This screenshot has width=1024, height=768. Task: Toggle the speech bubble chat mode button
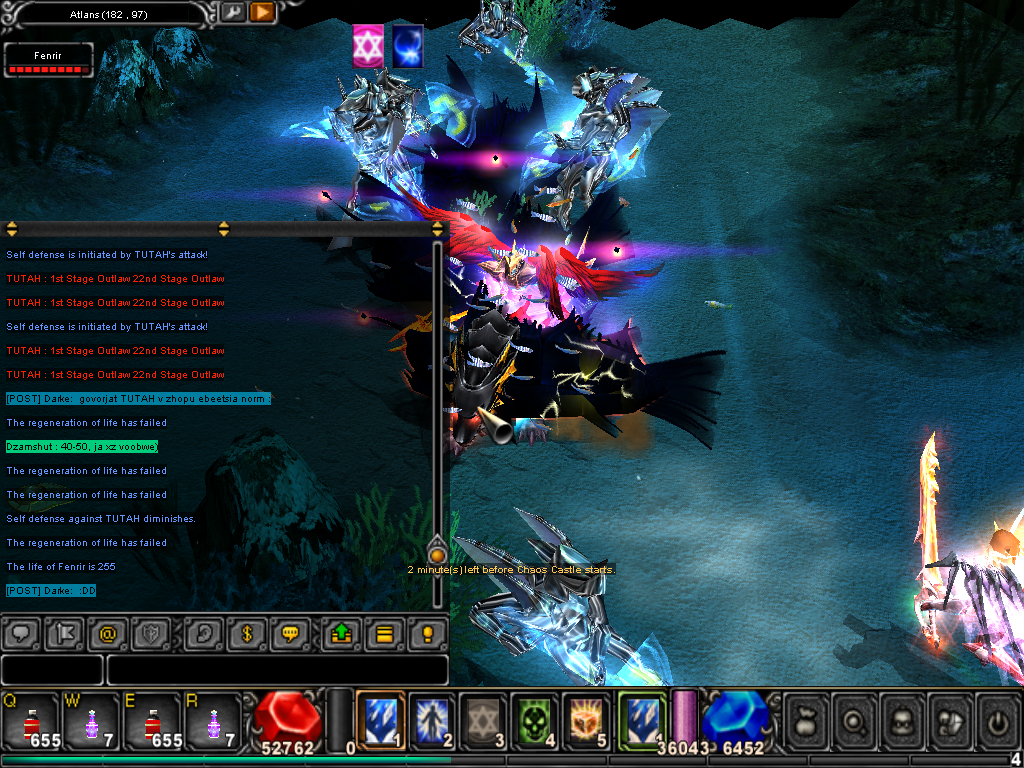[22, 634]
